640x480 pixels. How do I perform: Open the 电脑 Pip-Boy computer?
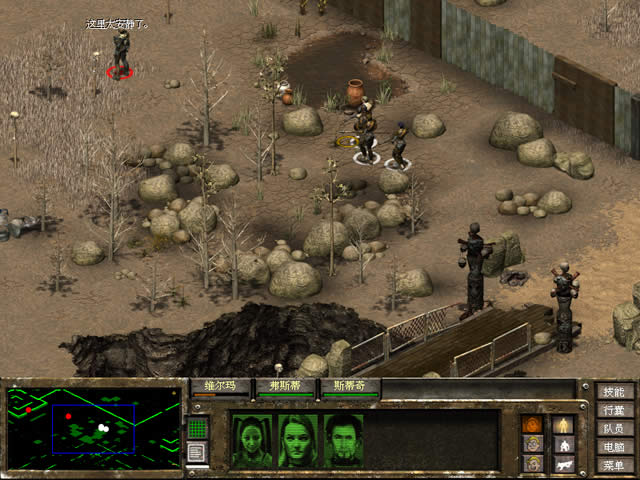coord(614,447)
